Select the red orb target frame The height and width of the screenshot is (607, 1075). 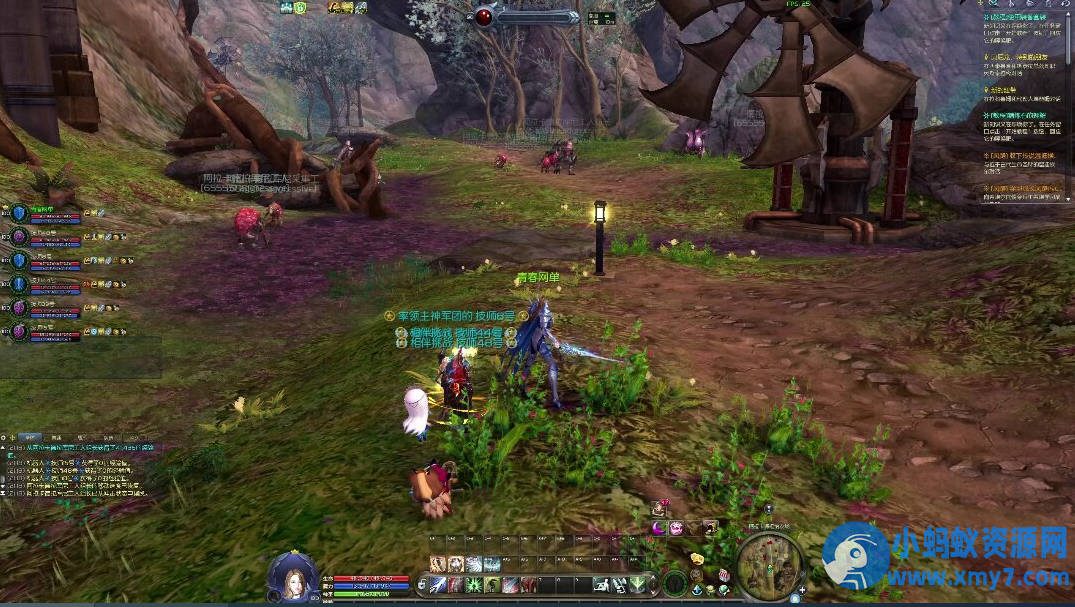tap(485, 16)
